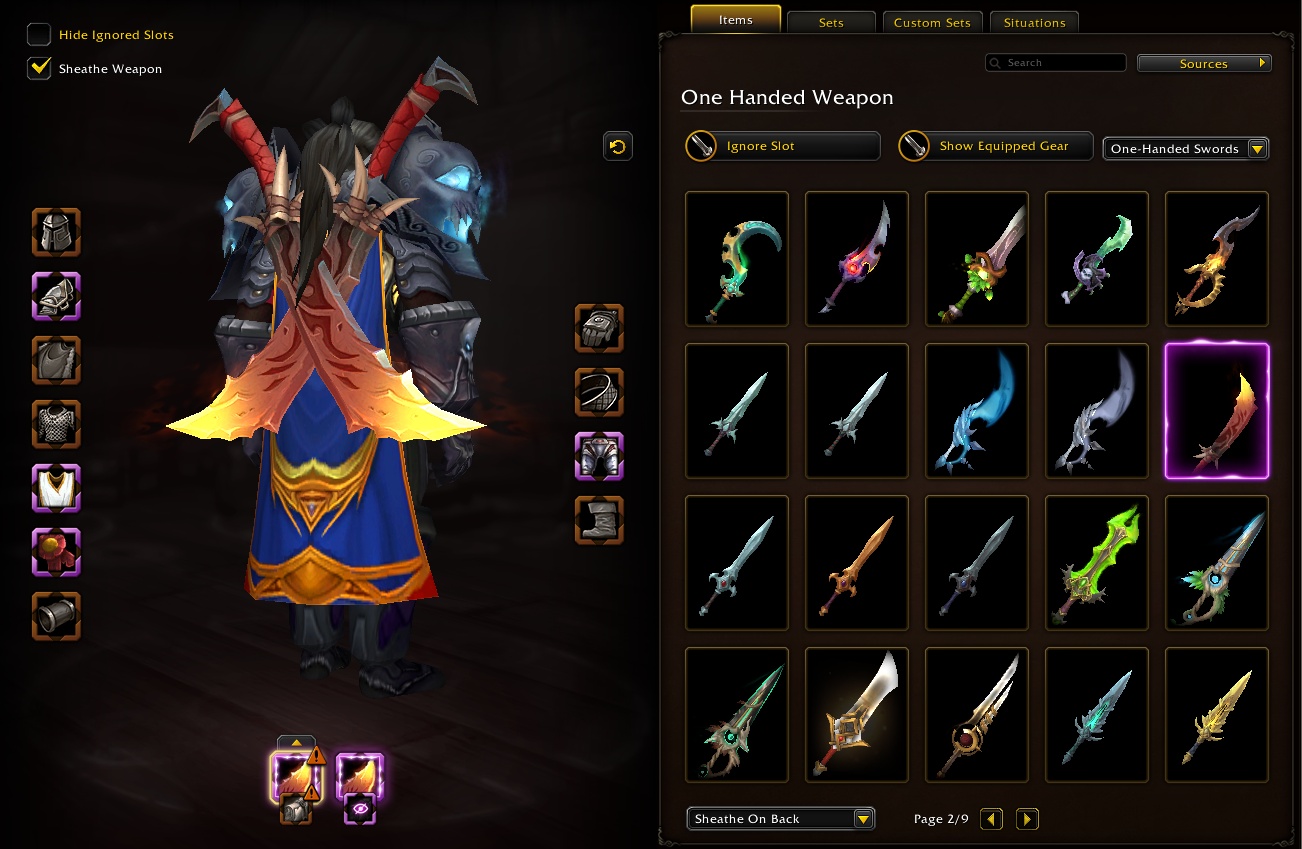Switch to the Sets tab
The height and width of the screenshot is (849, 1302).
click(x=831, y=21)
